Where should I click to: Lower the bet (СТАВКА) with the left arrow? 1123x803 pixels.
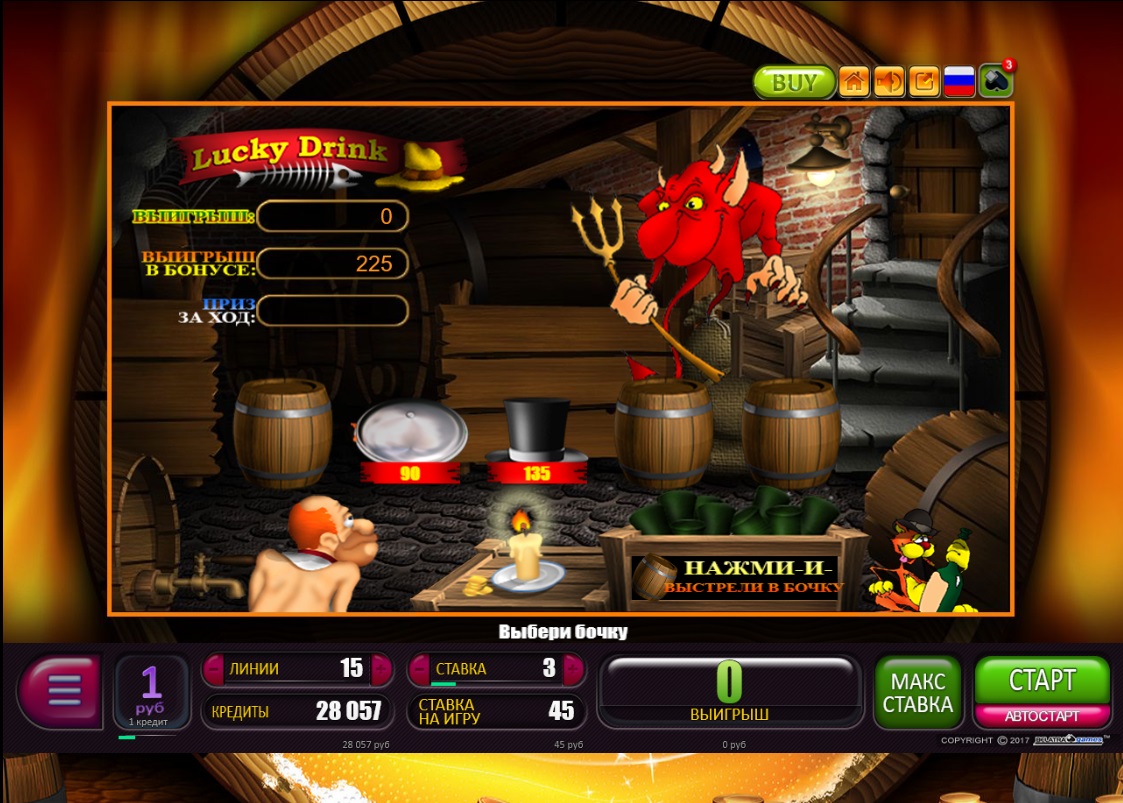[419, 669]
